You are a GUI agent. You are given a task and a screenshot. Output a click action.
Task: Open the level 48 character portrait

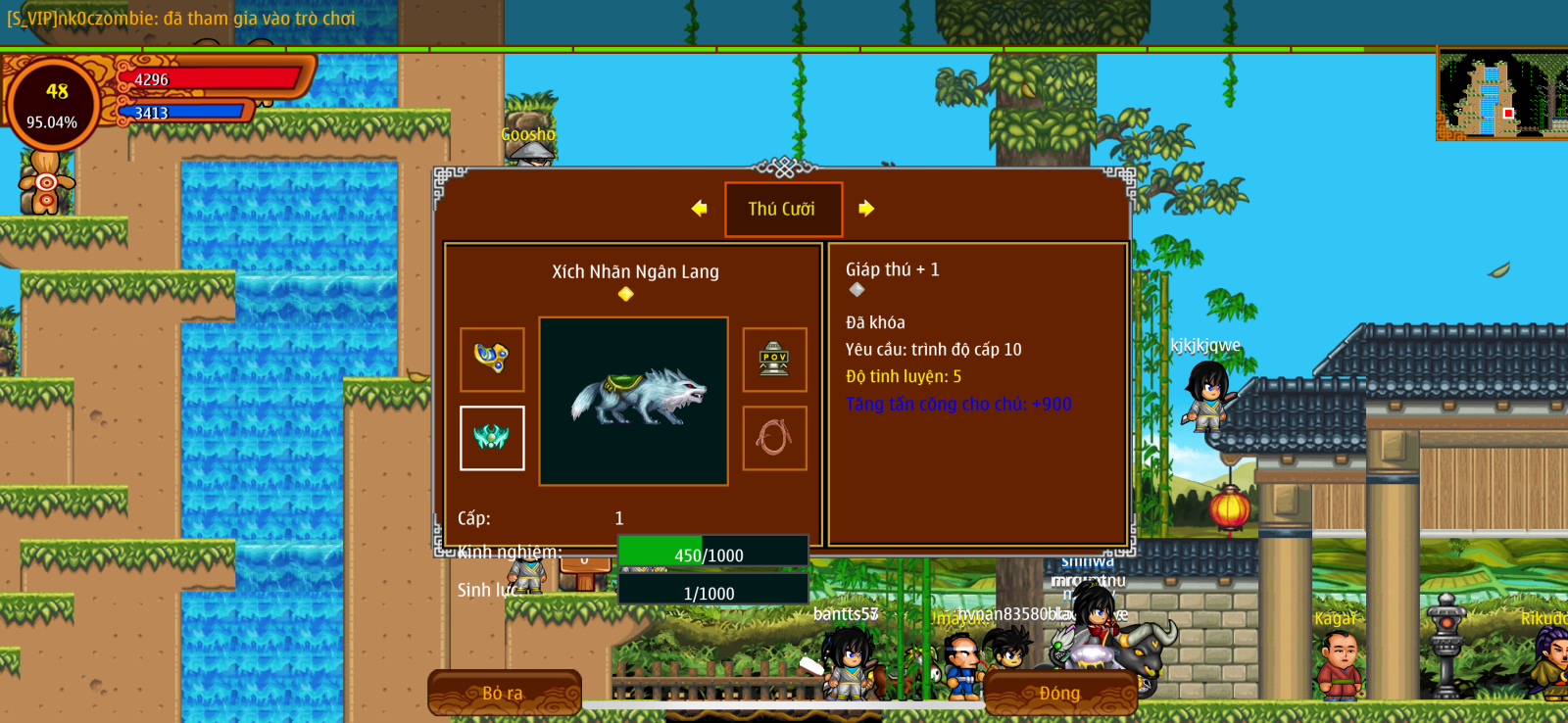click(x=53, y=105)
